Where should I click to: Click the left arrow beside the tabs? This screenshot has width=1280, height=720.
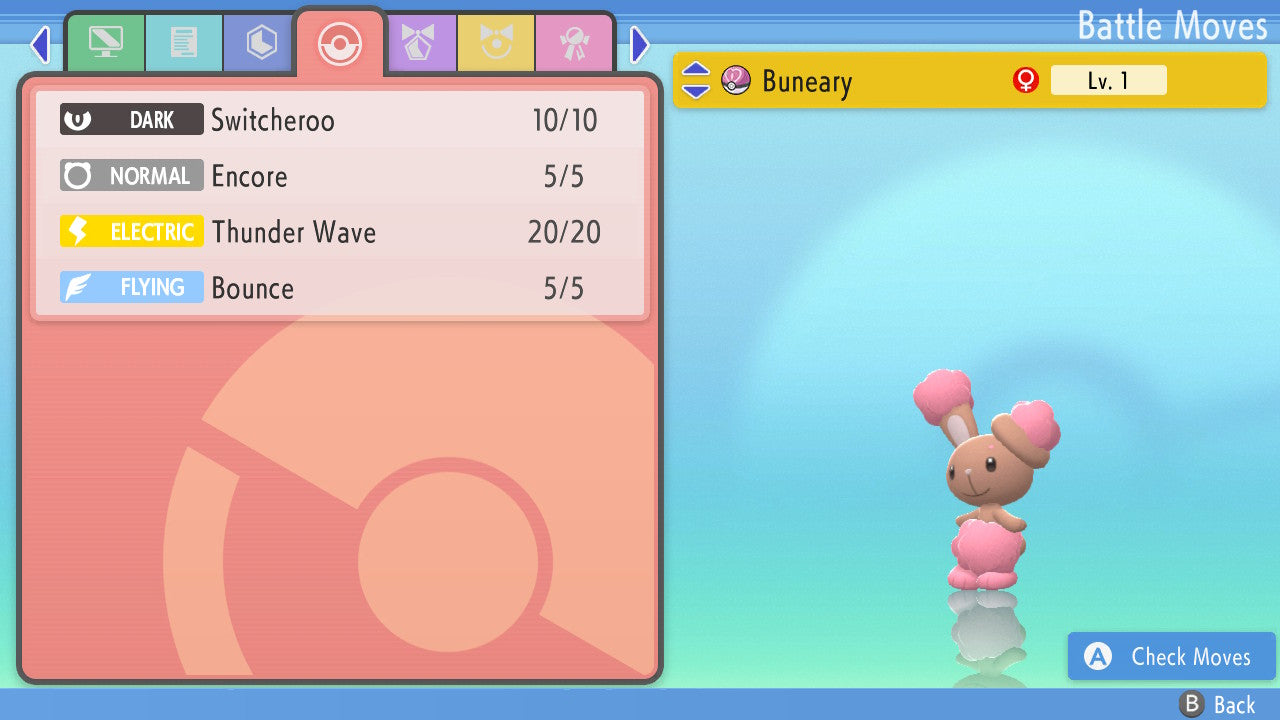click(39, 45)
